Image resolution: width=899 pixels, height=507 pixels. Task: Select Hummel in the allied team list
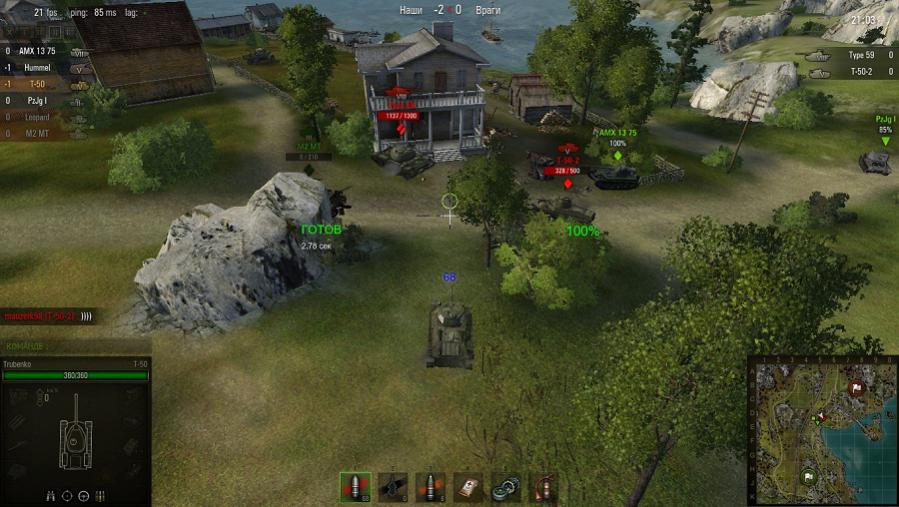(38, 67)
